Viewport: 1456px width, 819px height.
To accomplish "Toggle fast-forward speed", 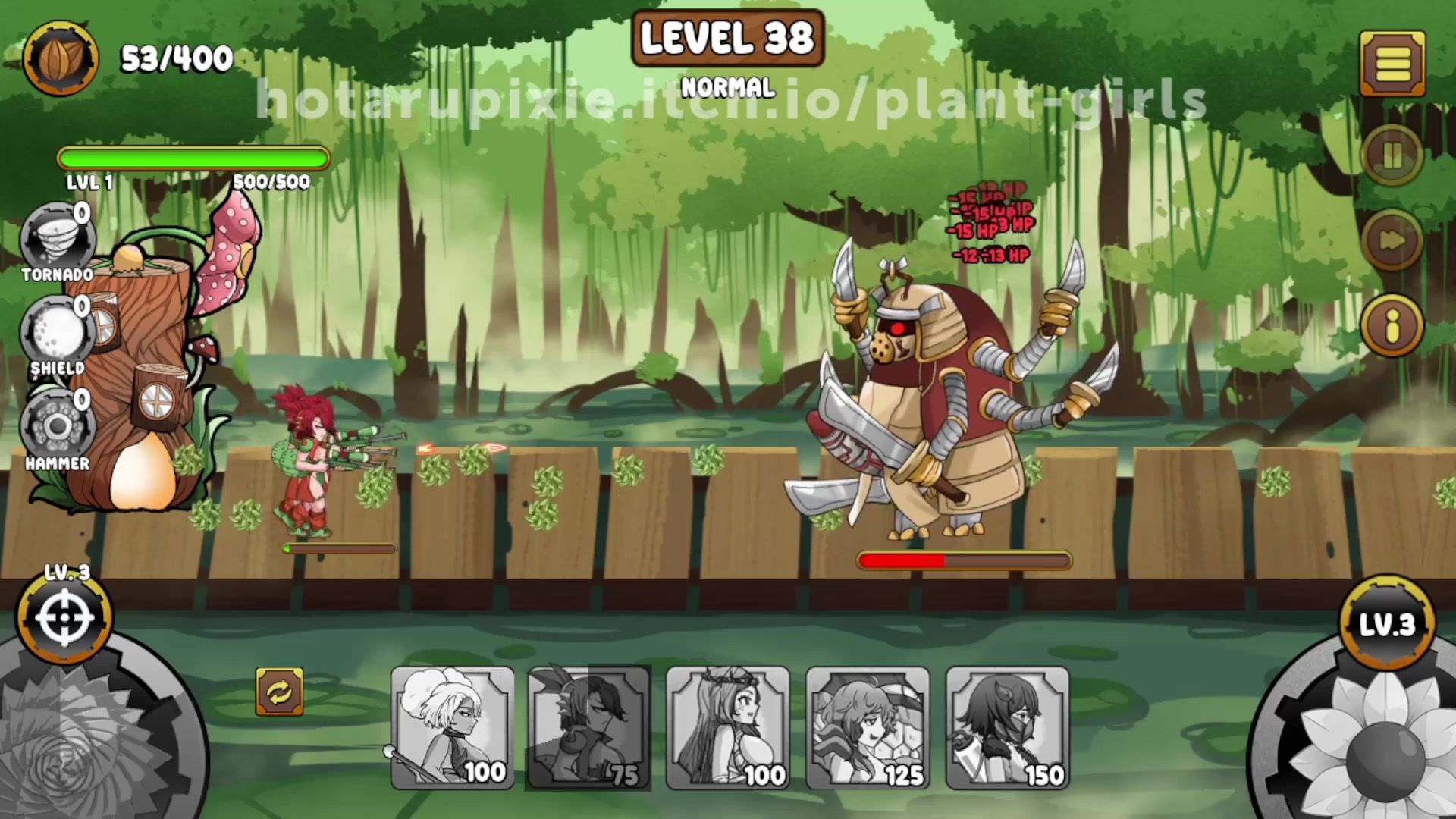I will [1392, 240].
